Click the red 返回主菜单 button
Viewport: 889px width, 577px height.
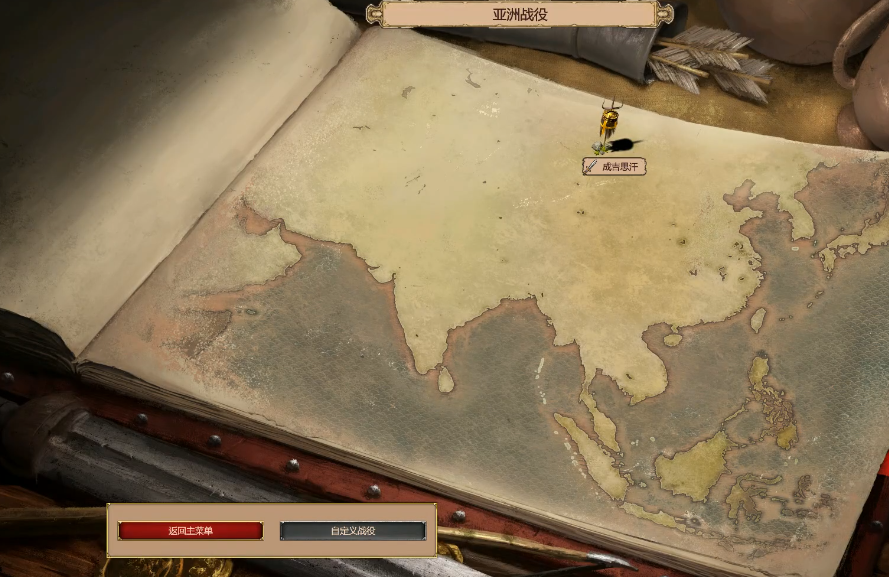coord(190,531)
